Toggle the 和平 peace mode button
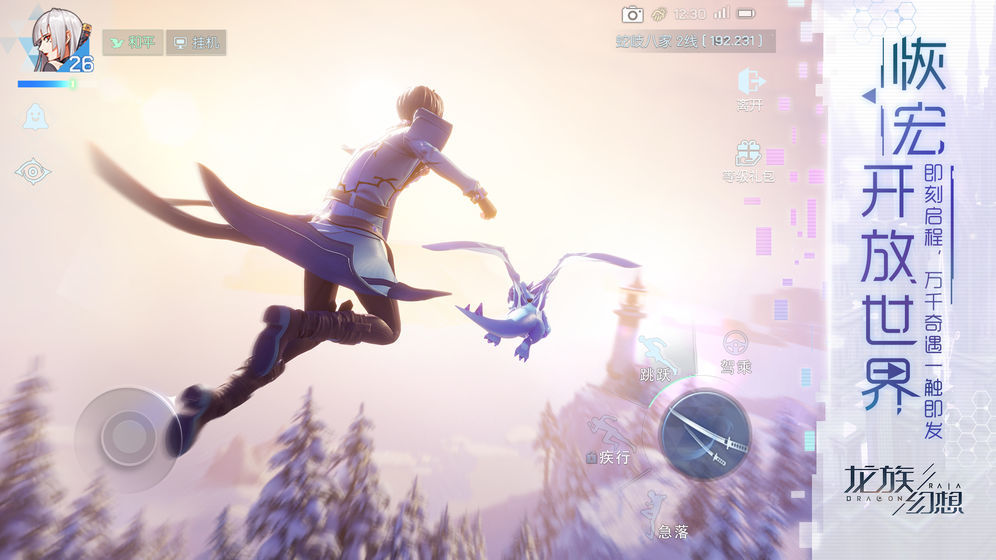Image resolution: width=996 pixels, height=560 pixels. [132, 43]
